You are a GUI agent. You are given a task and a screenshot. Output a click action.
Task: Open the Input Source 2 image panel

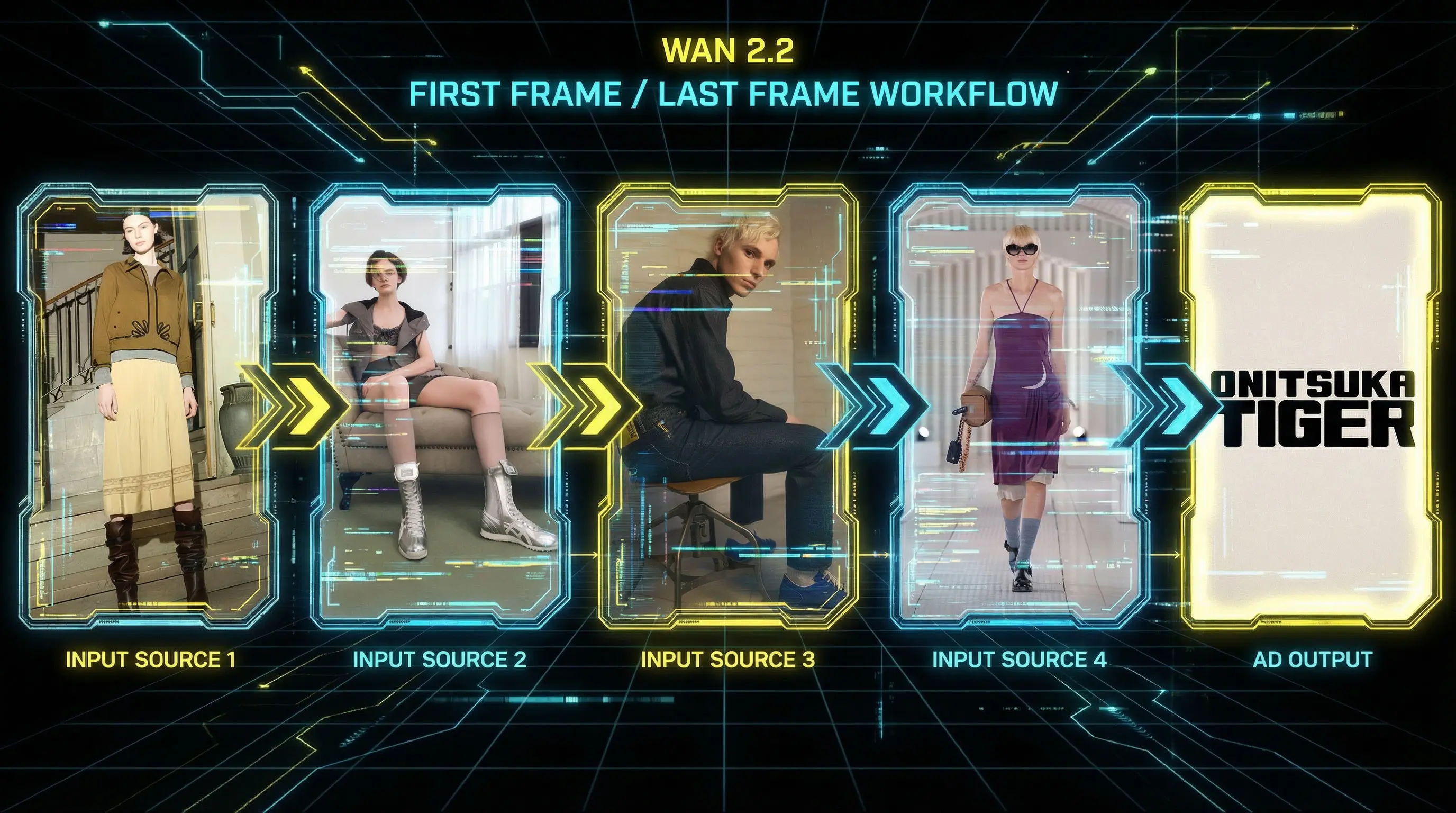pos(440,404)
